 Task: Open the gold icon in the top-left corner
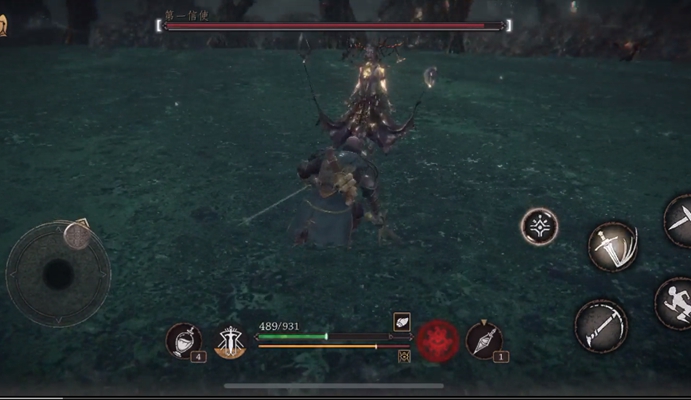[x=3, y=27]
